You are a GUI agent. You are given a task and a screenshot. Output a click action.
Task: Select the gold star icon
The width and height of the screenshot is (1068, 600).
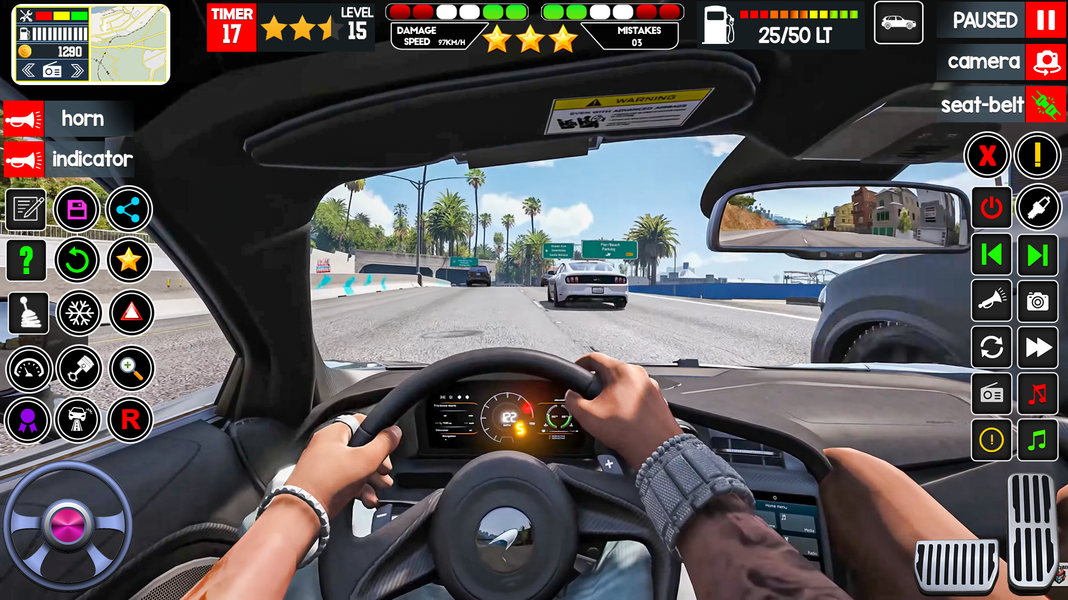tap(129, 262)
